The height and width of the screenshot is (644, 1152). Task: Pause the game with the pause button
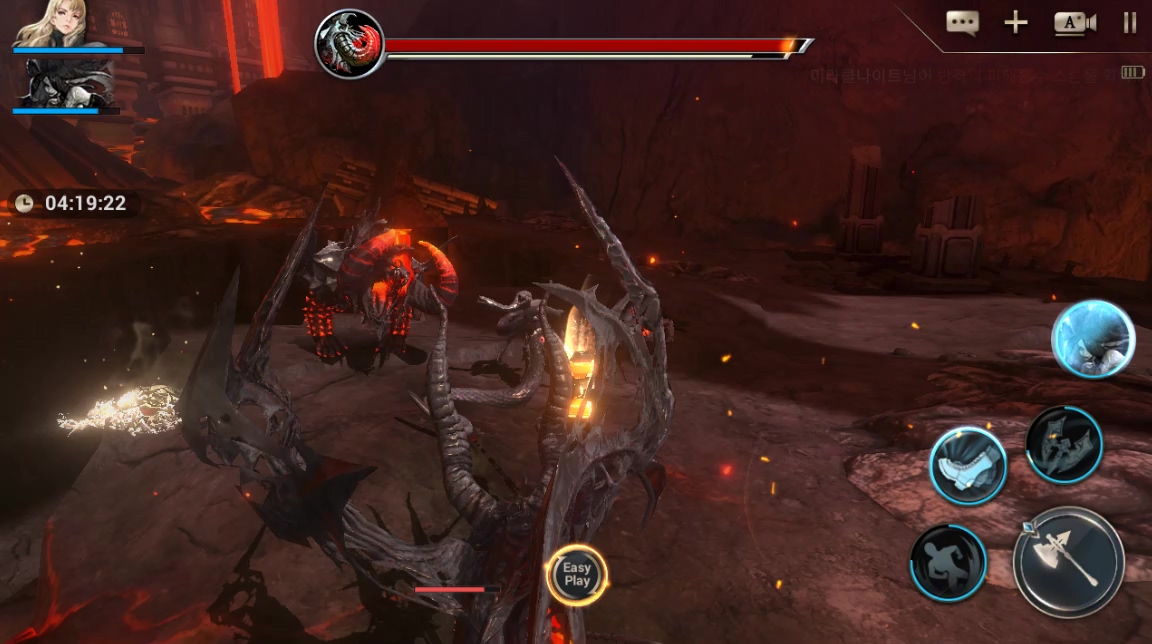1130,23
